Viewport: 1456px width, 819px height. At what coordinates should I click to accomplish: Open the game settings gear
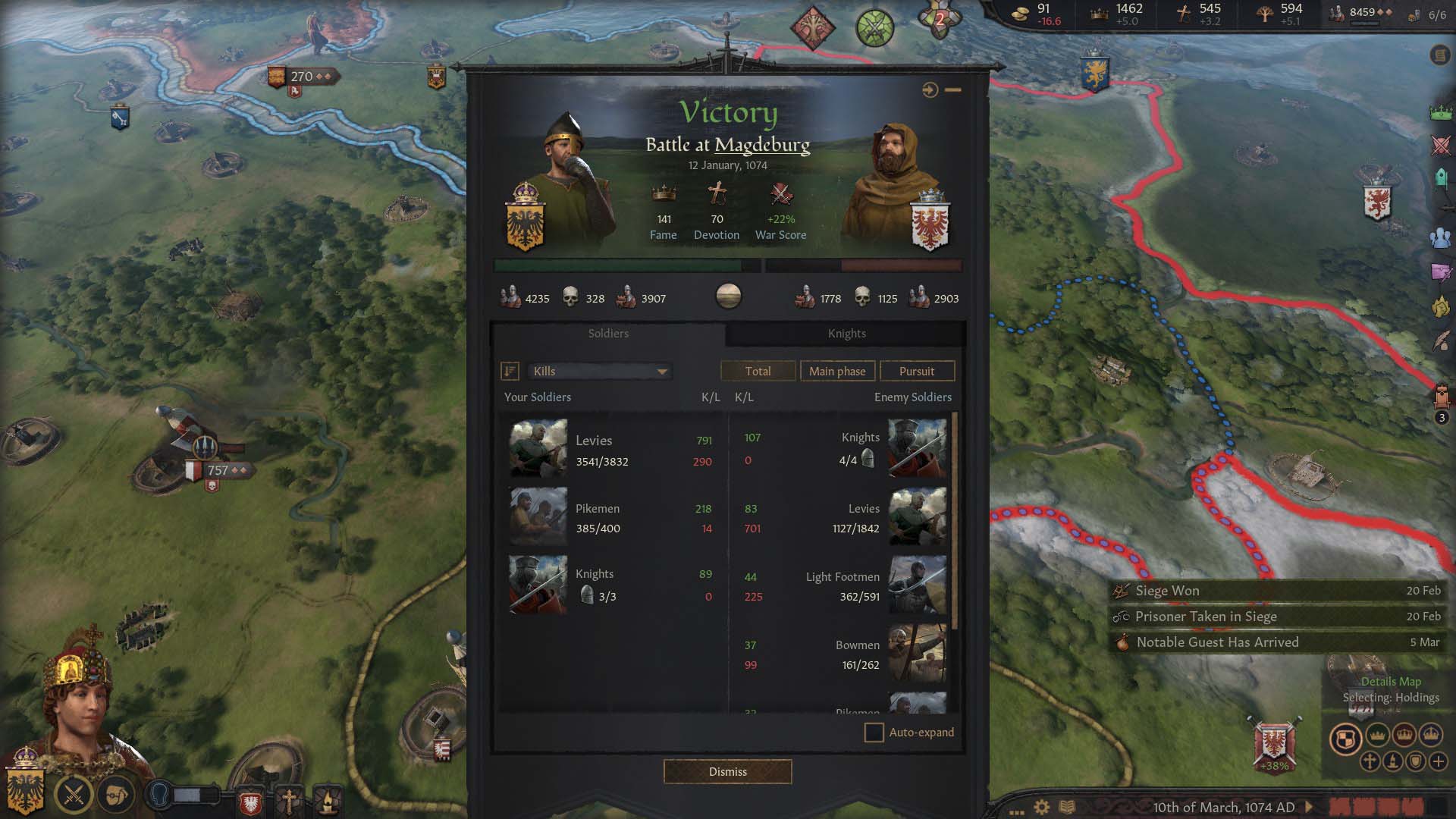[x=1042, y=808]
